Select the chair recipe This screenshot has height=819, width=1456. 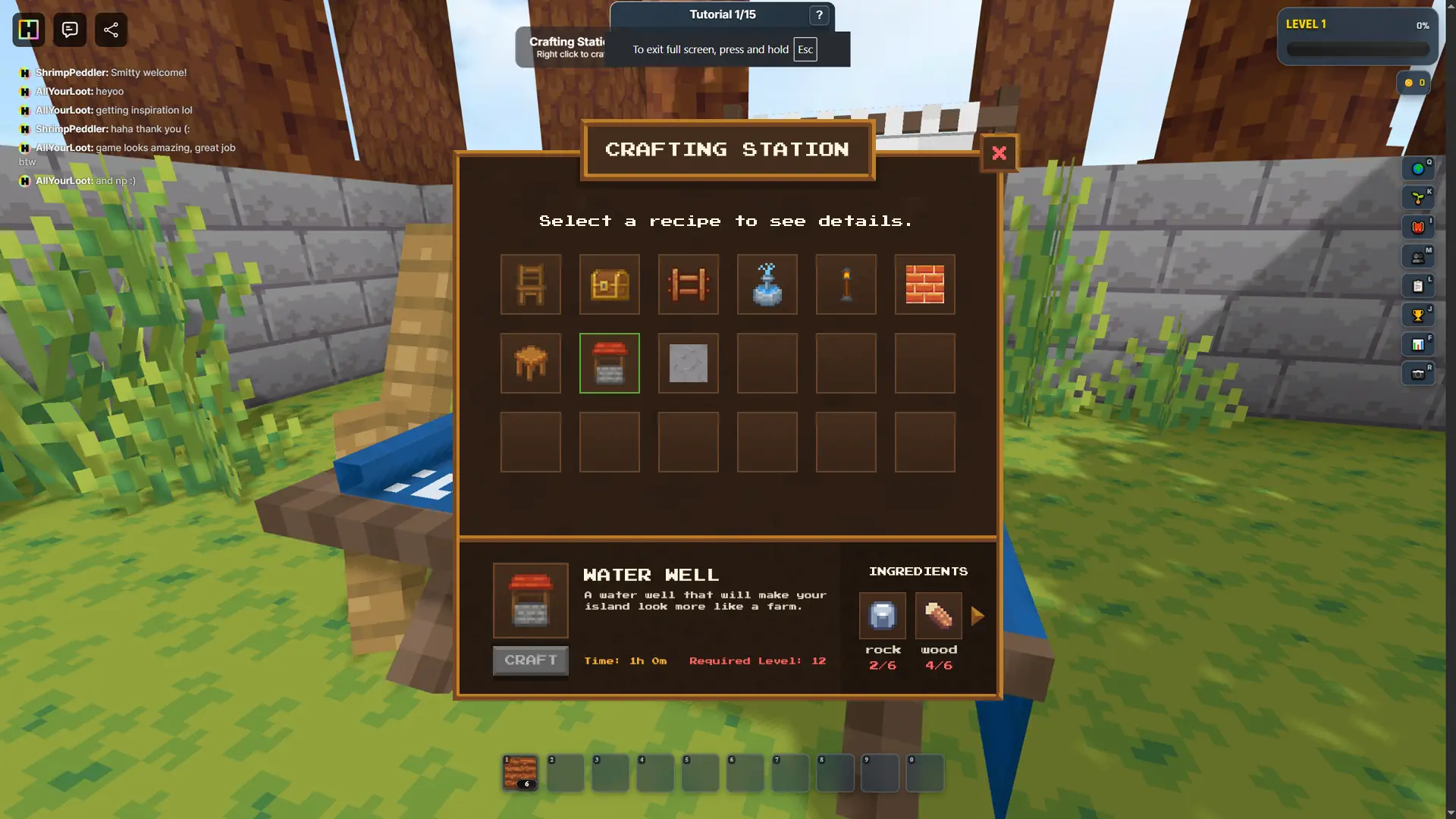coord(530,284)
